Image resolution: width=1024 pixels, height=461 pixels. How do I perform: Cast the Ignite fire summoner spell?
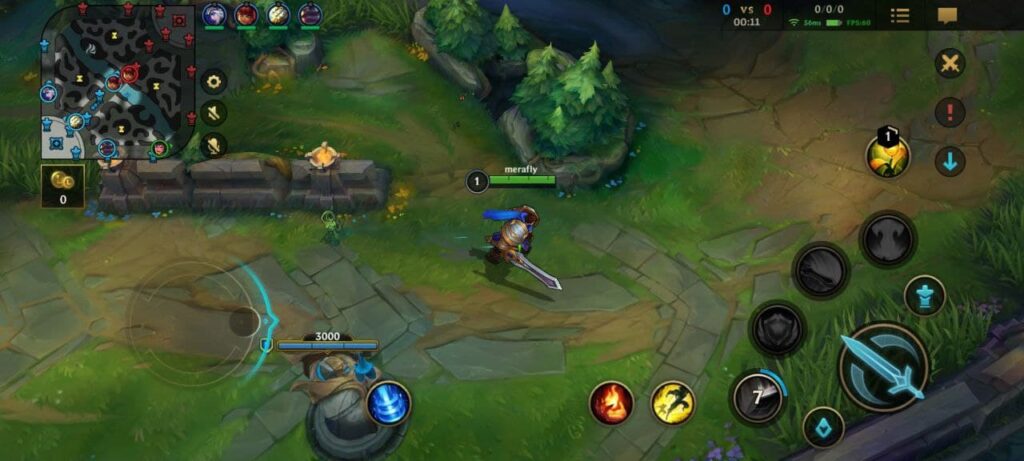(611, 403)
